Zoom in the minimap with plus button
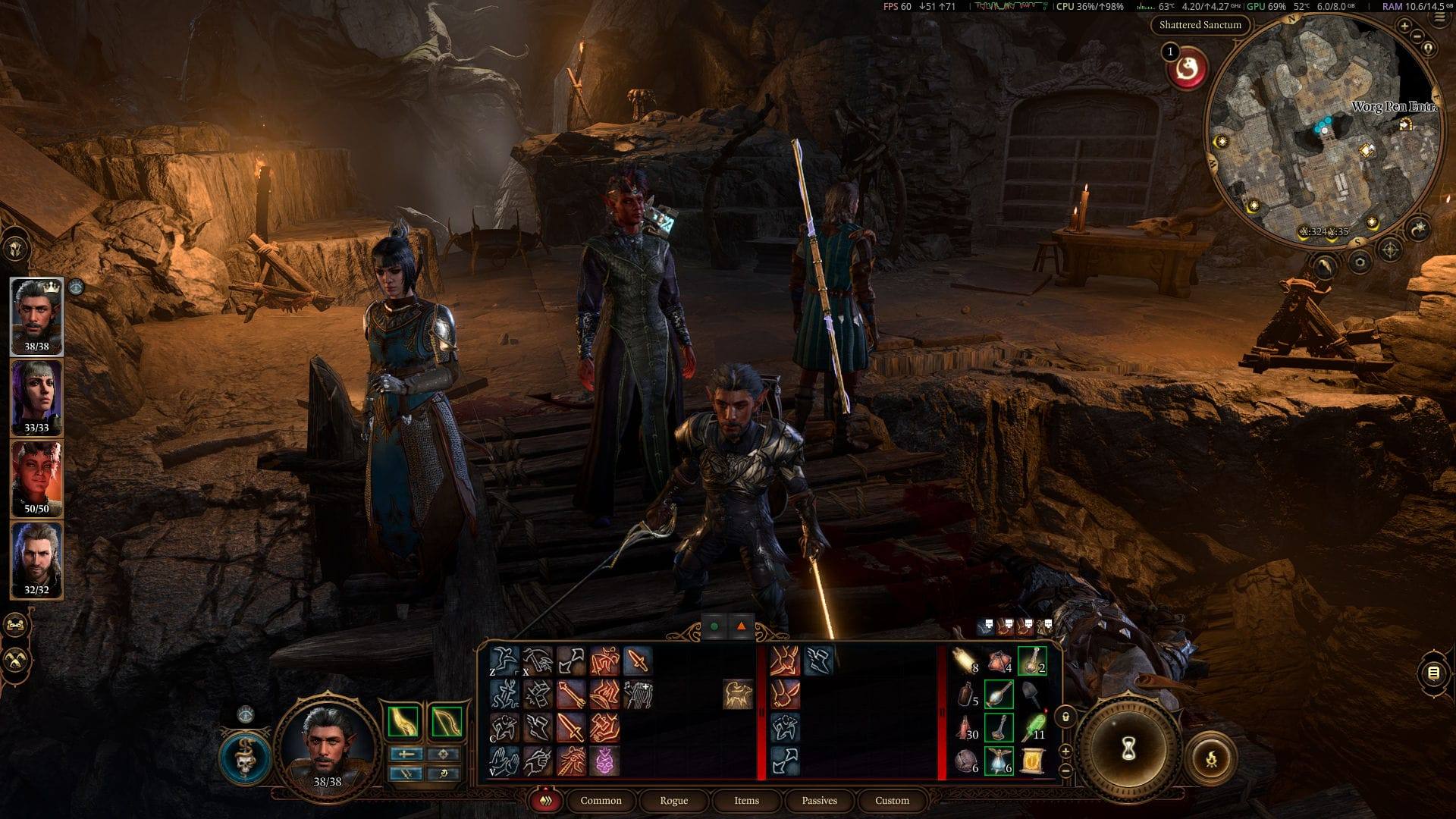Viewport: 1456px width, 819px height. coord(1404,27)
